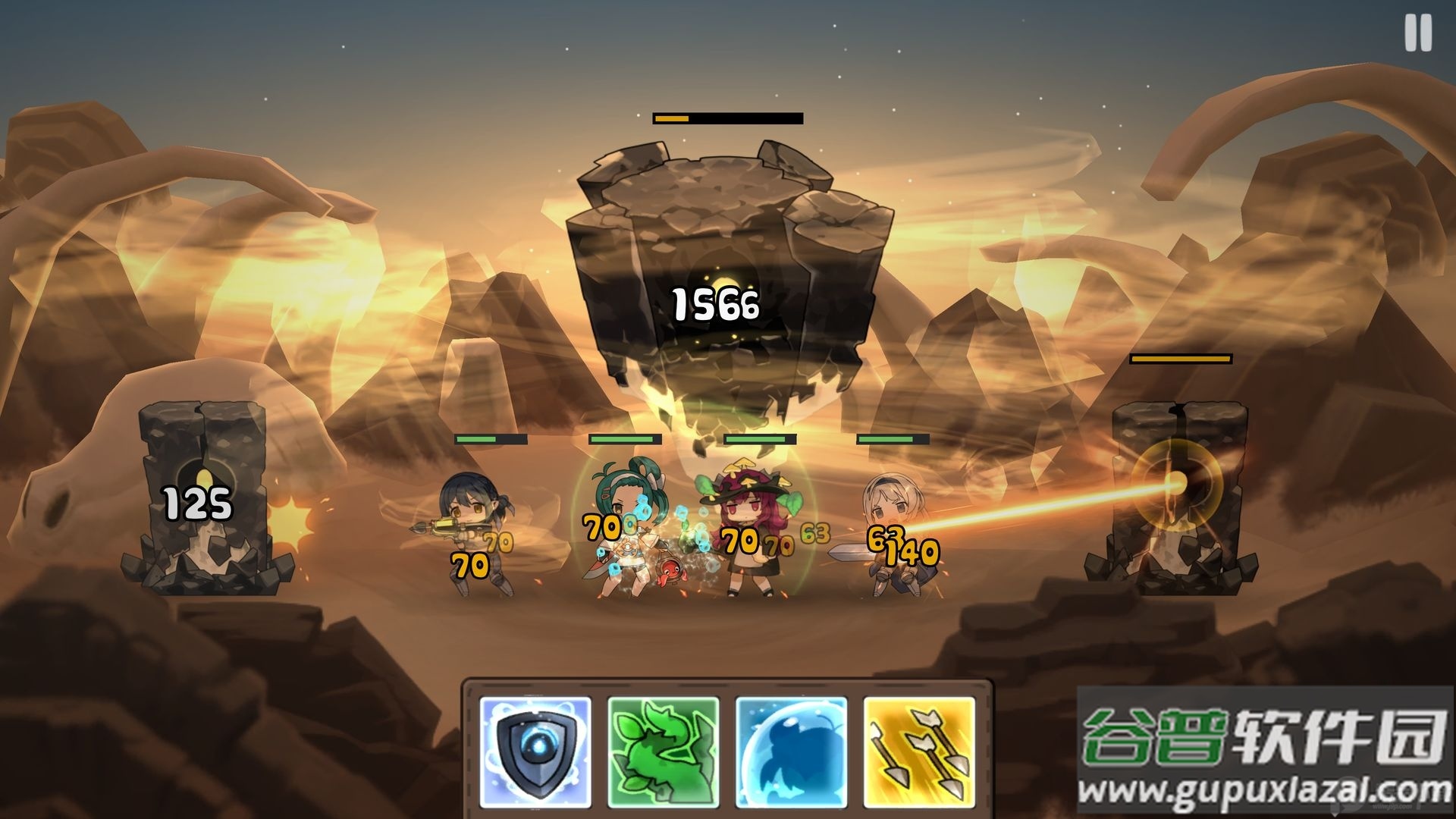This screenshot has height=819, width=1456.
Task: Cast the blue water bubble skill
Action: (x=791, y=752)
